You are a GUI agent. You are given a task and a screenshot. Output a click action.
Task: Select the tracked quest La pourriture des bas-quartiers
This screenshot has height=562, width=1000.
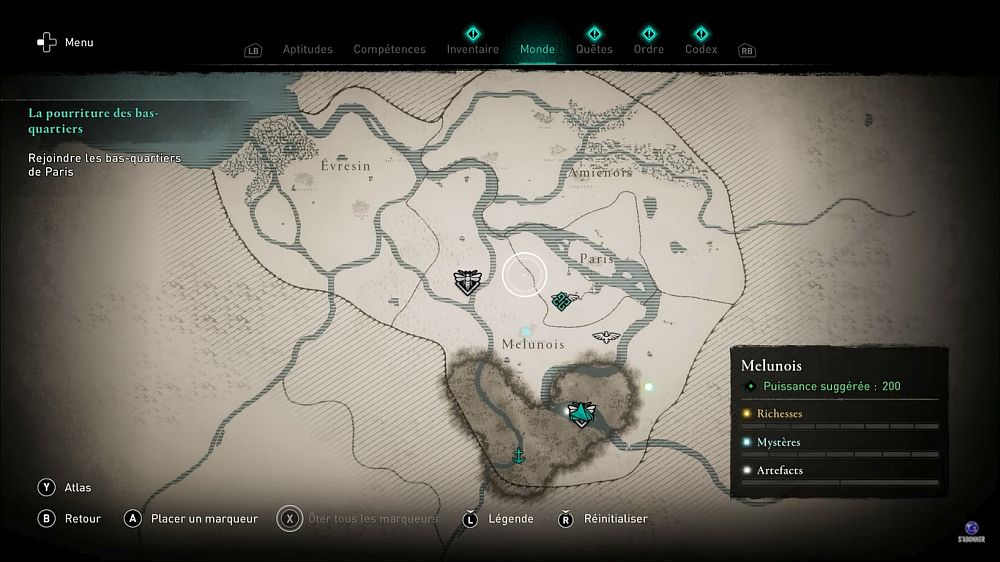point(94,121)
